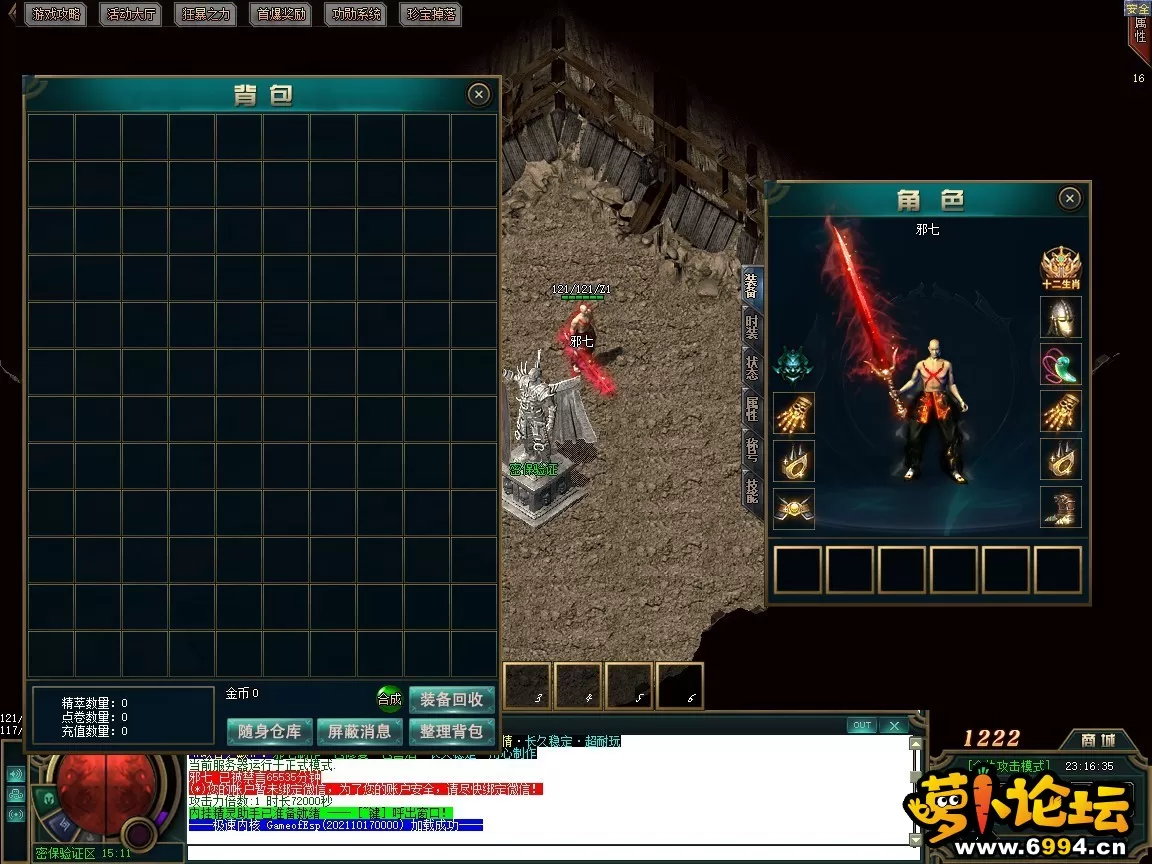Click the green 合成 synthesis button
1152x864 pixels.
coord(389,698)
